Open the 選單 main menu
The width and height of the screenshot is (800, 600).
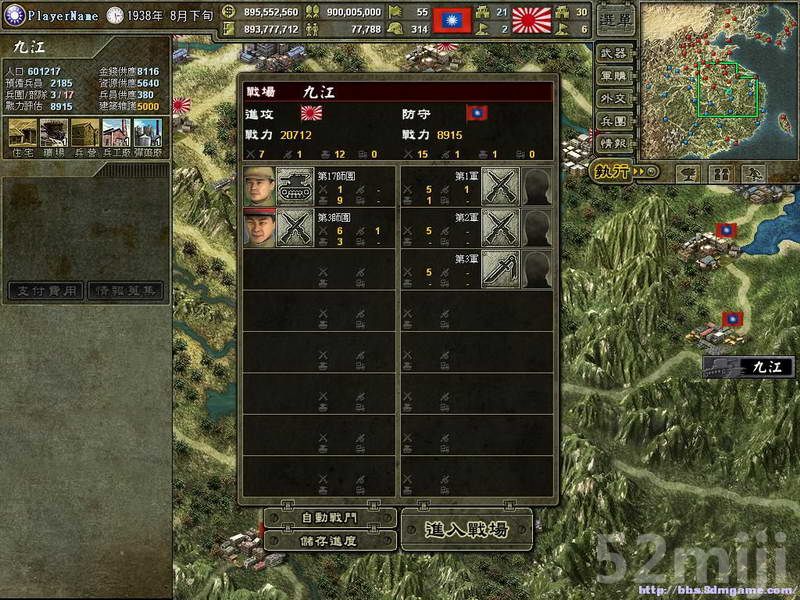click(x=616, y=20)
